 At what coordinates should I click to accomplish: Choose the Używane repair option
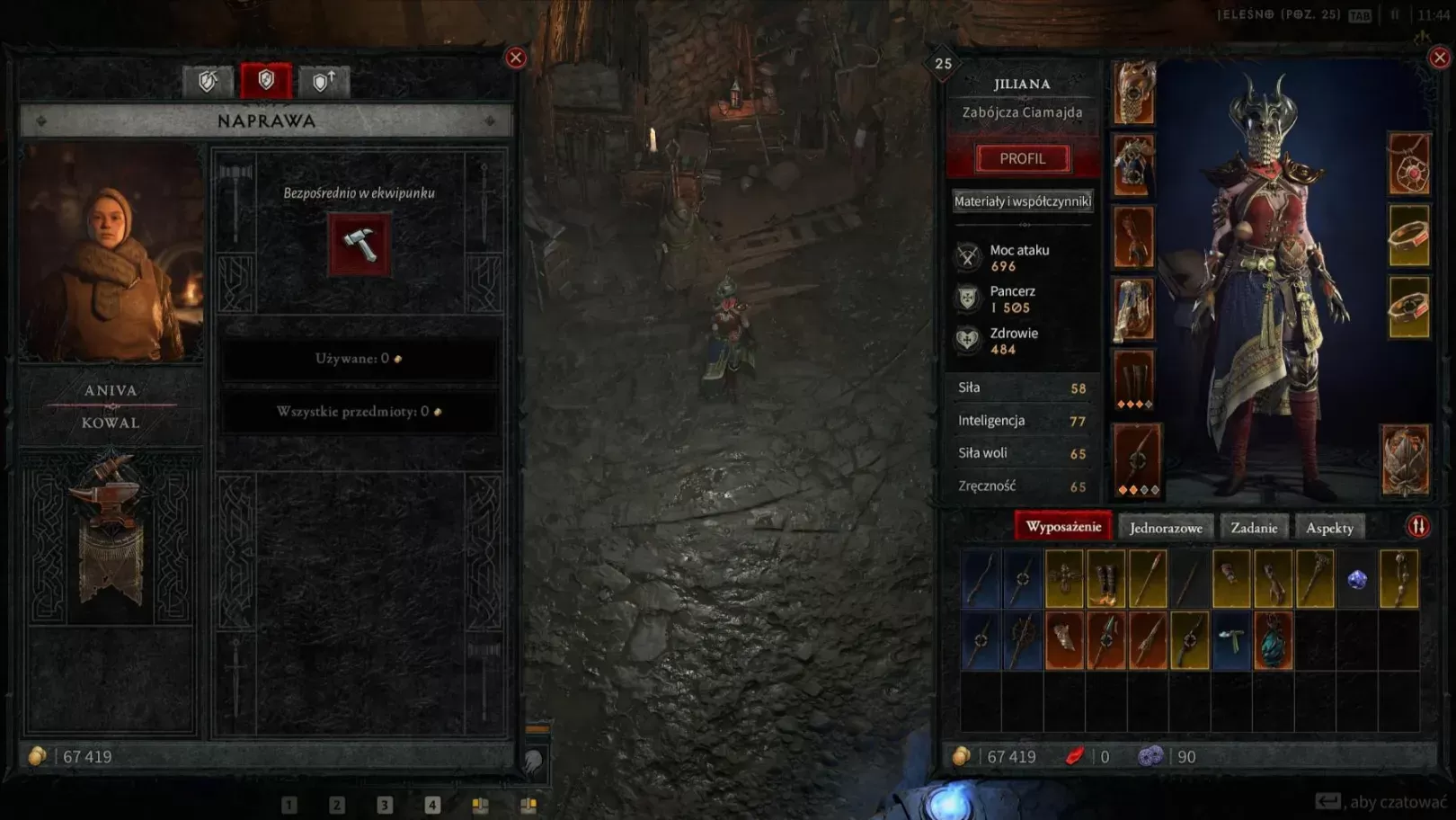point(359,359)
